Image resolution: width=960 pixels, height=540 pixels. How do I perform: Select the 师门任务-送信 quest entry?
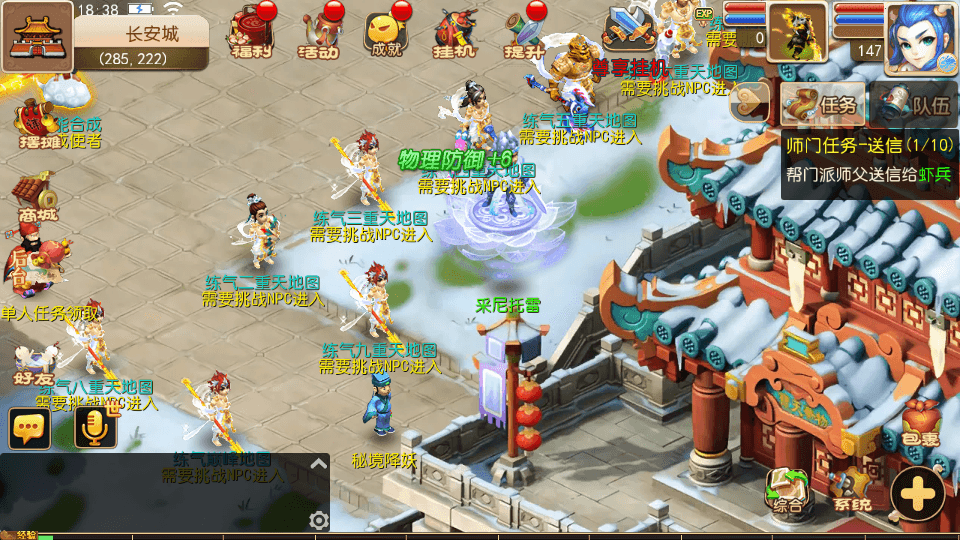tap(868, 145)
